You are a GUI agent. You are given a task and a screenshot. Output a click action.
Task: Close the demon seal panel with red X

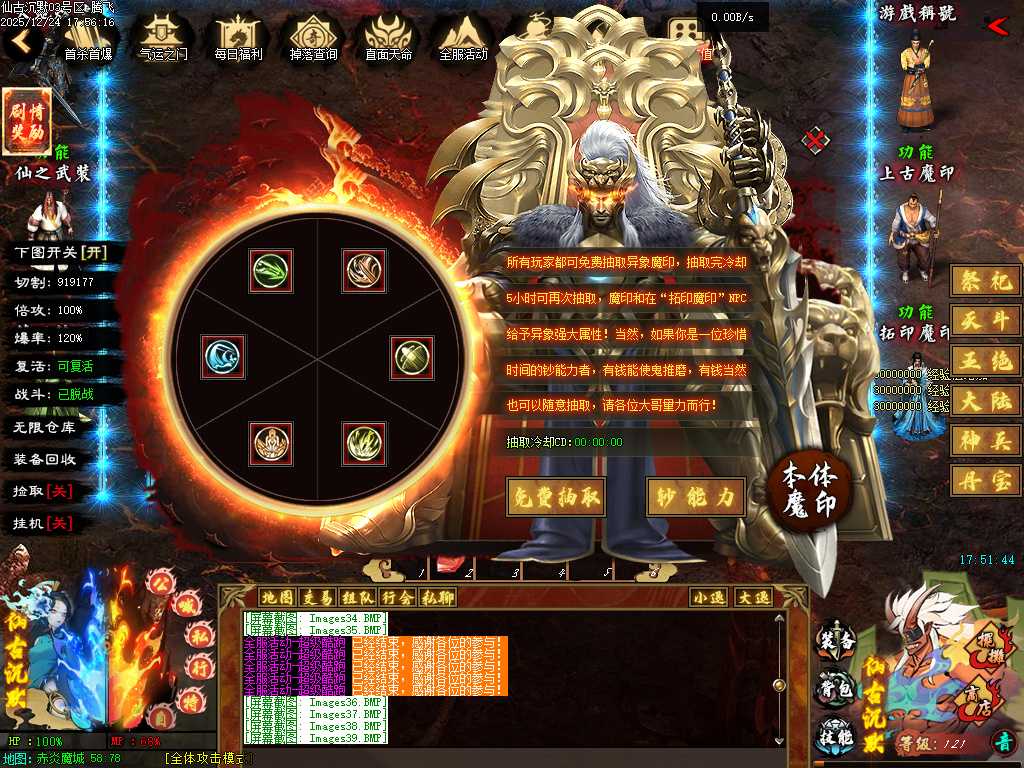tap(816, 140)
